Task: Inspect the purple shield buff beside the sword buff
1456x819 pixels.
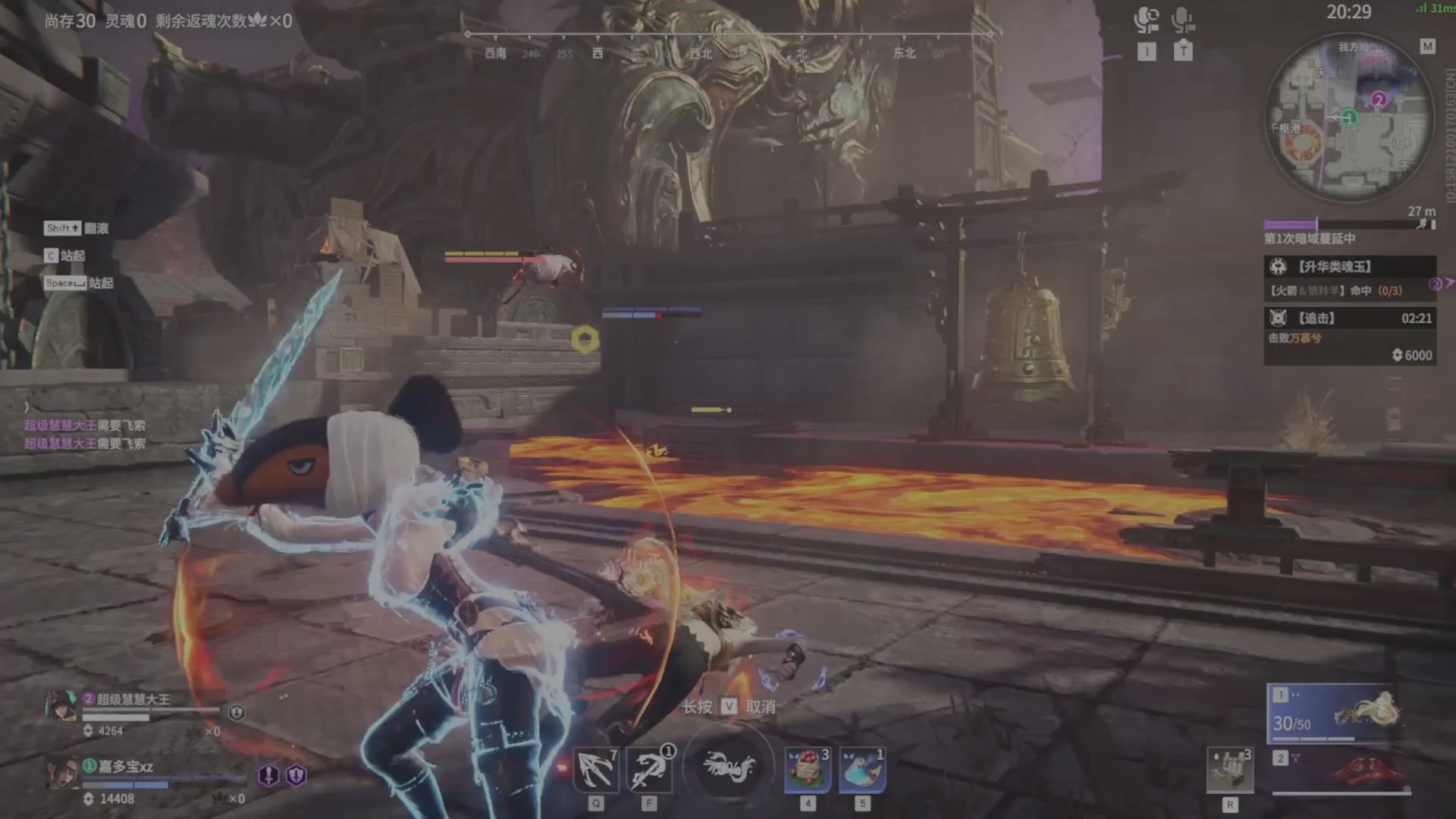Action: click(297, 775)
